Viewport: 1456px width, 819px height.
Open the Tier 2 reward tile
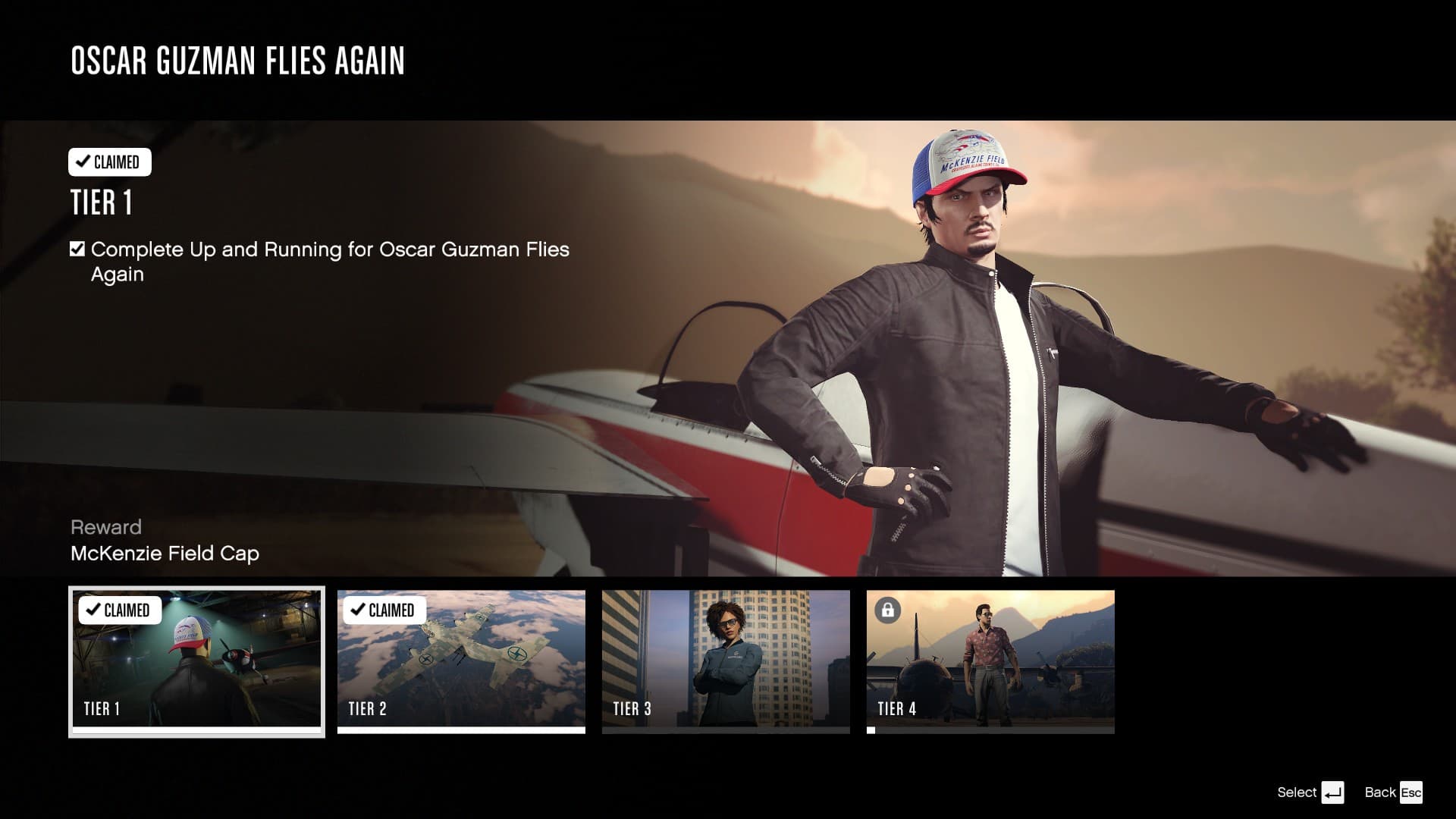(x=461, y=661)
